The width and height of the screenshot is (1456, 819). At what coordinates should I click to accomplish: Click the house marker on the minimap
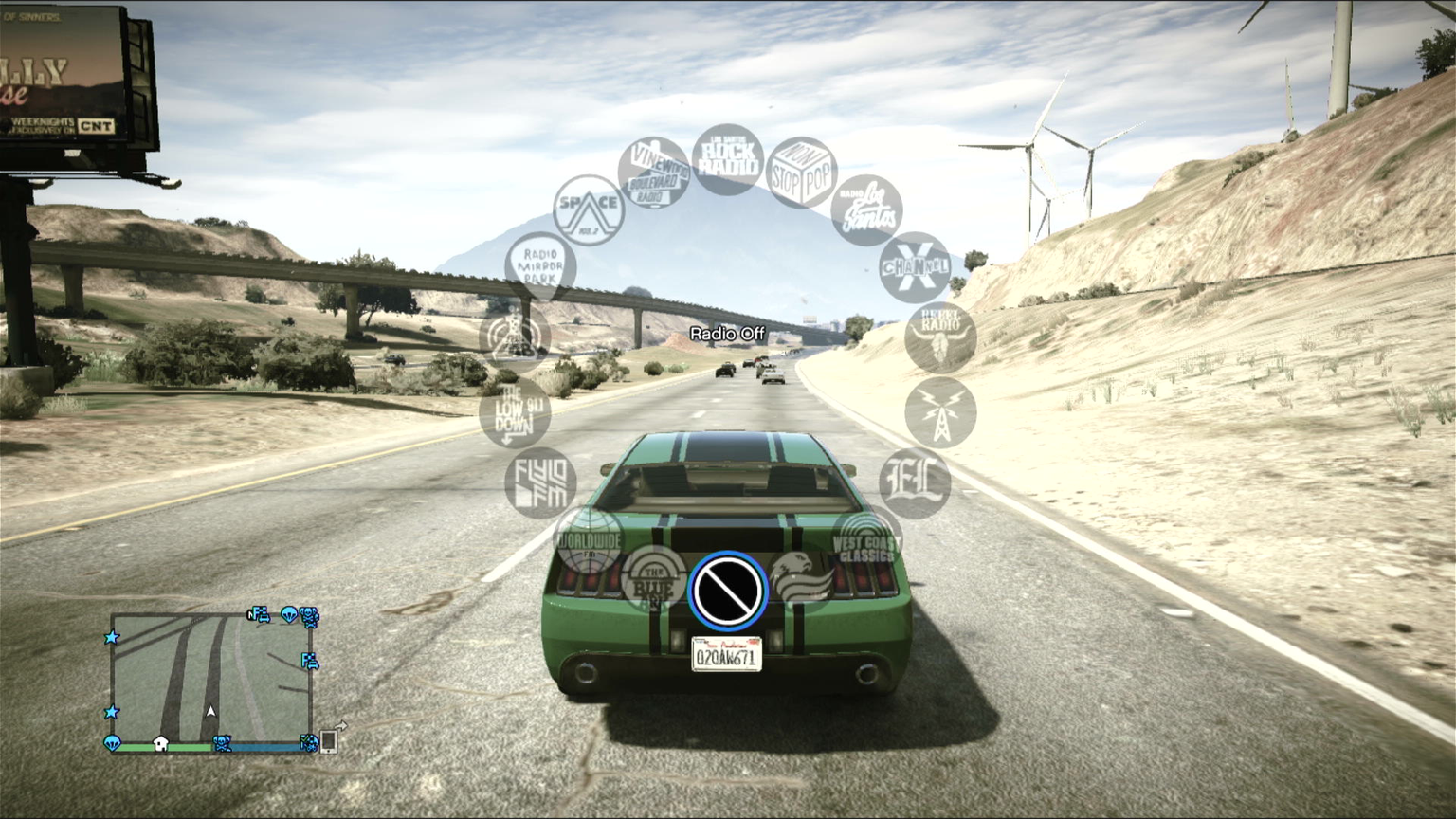click(x=160, y=744)
